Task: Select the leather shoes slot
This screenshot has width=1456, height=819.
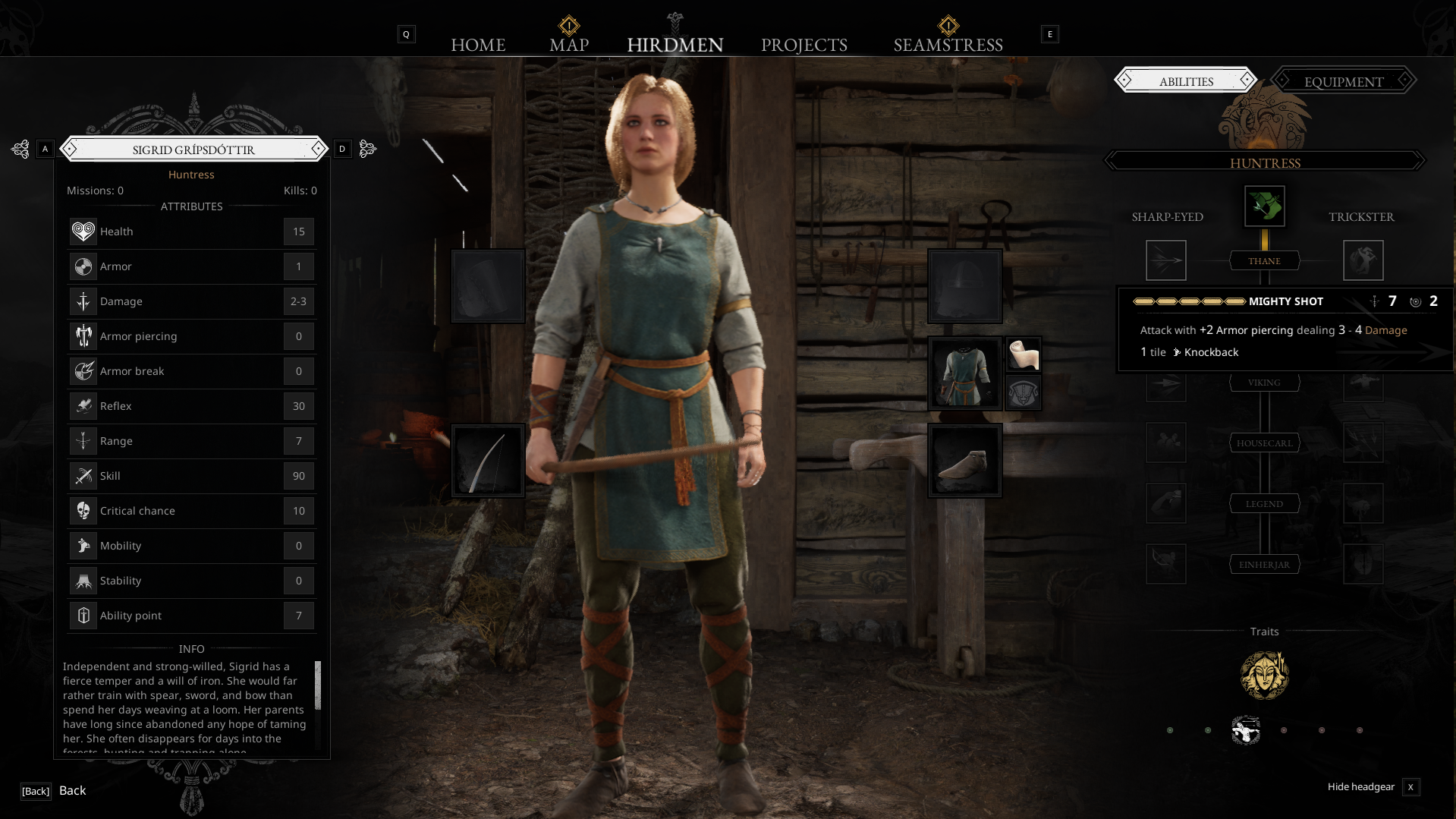Action: pos(964,461)
